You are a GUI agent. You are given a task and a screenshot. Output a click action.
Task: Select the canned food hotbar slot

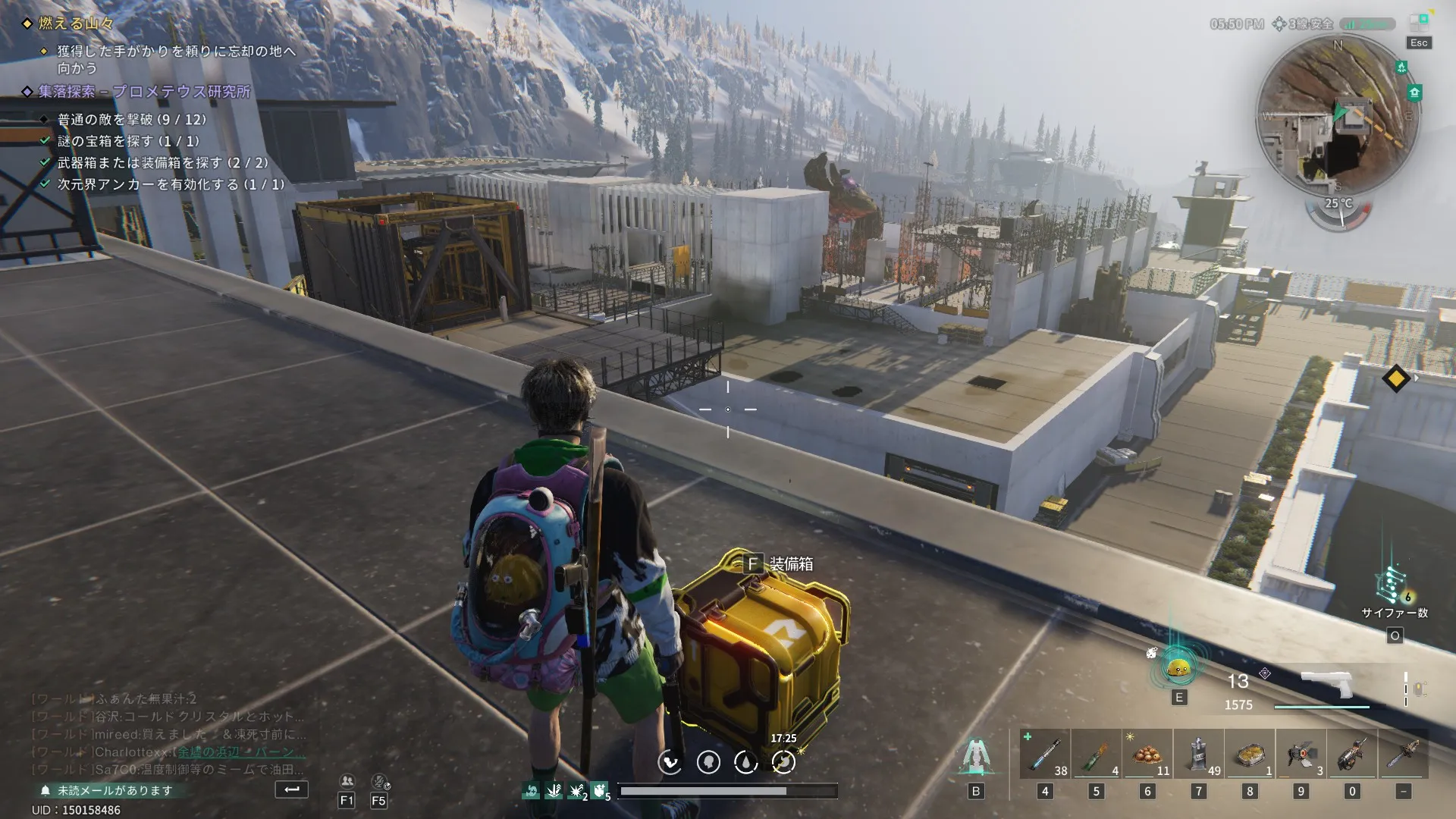[x=1250, y=754]
